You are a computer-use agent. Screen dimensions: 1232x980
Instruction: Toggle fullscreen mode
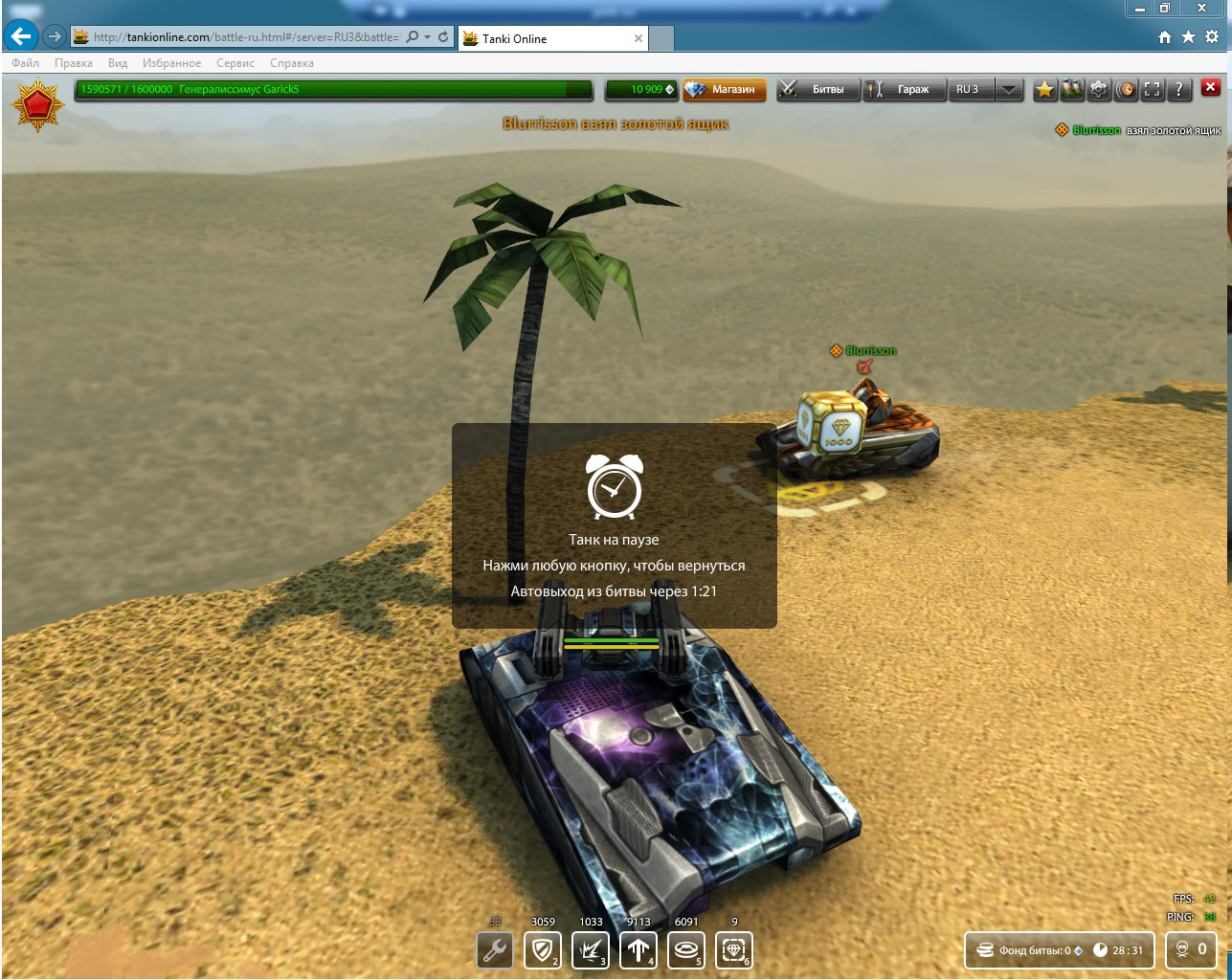click(1153, 89)
